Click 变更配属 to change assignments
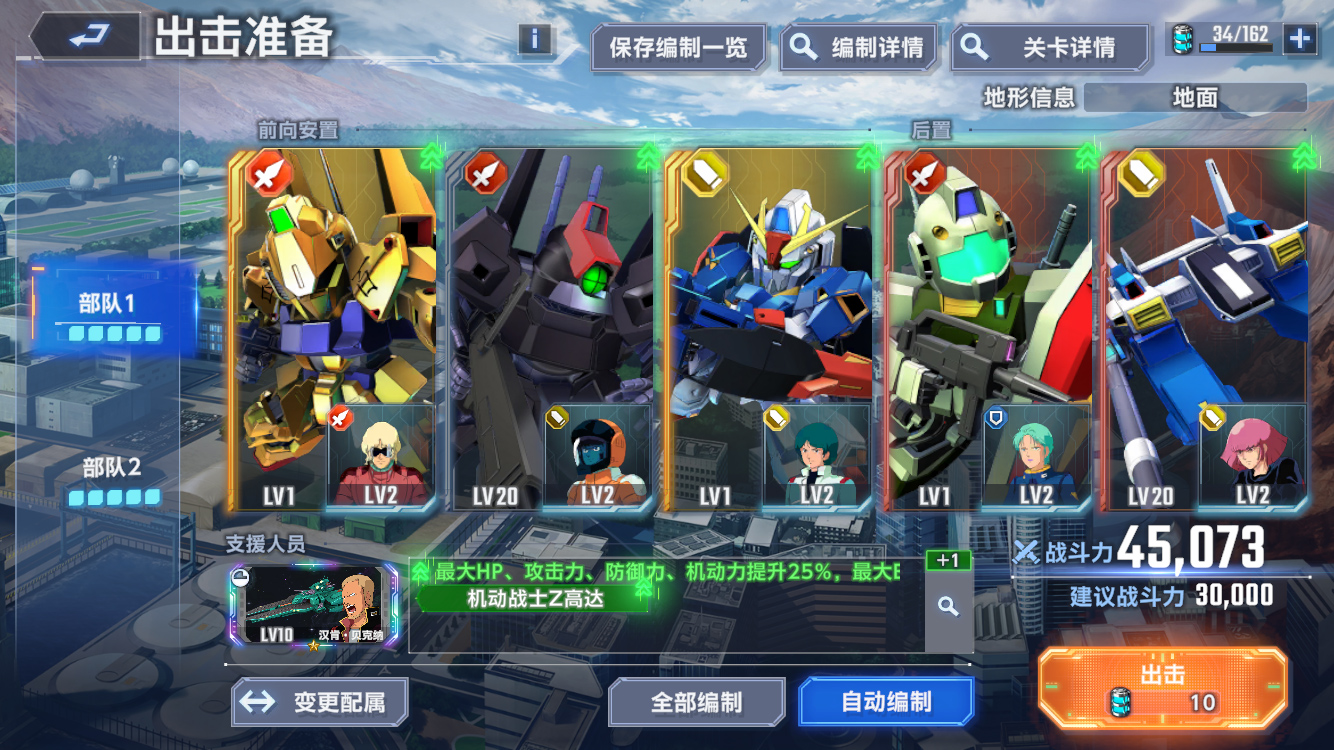The width and height of the screenshot is (1334, 750). point(321,702)
